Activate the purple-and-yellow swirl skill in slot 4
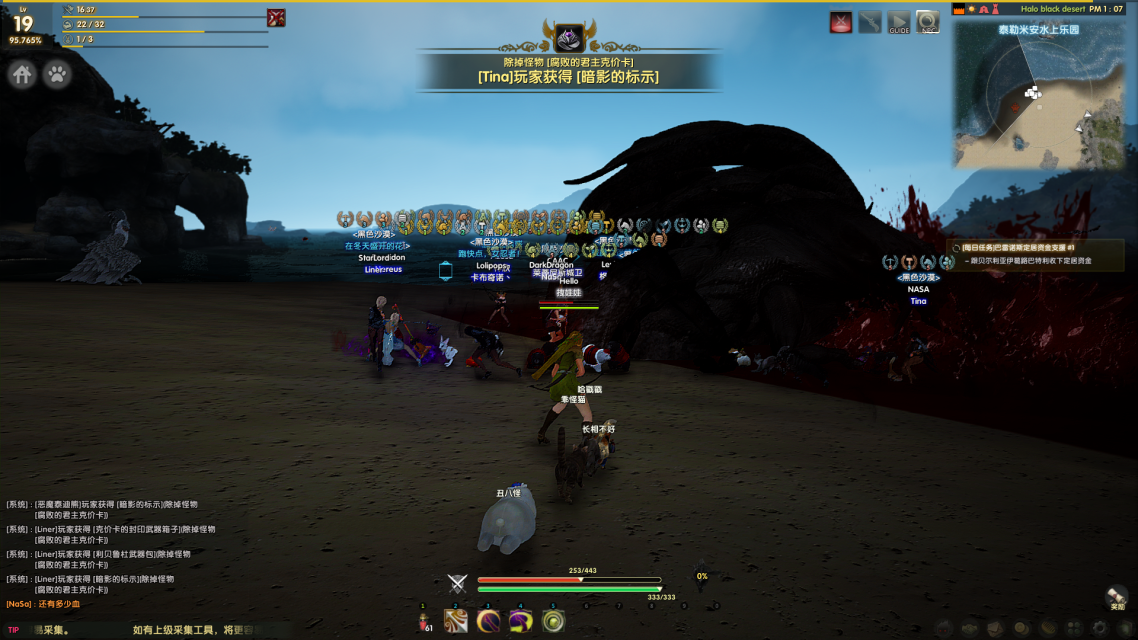The image size is (1138, 640). (x=520, y=621)
